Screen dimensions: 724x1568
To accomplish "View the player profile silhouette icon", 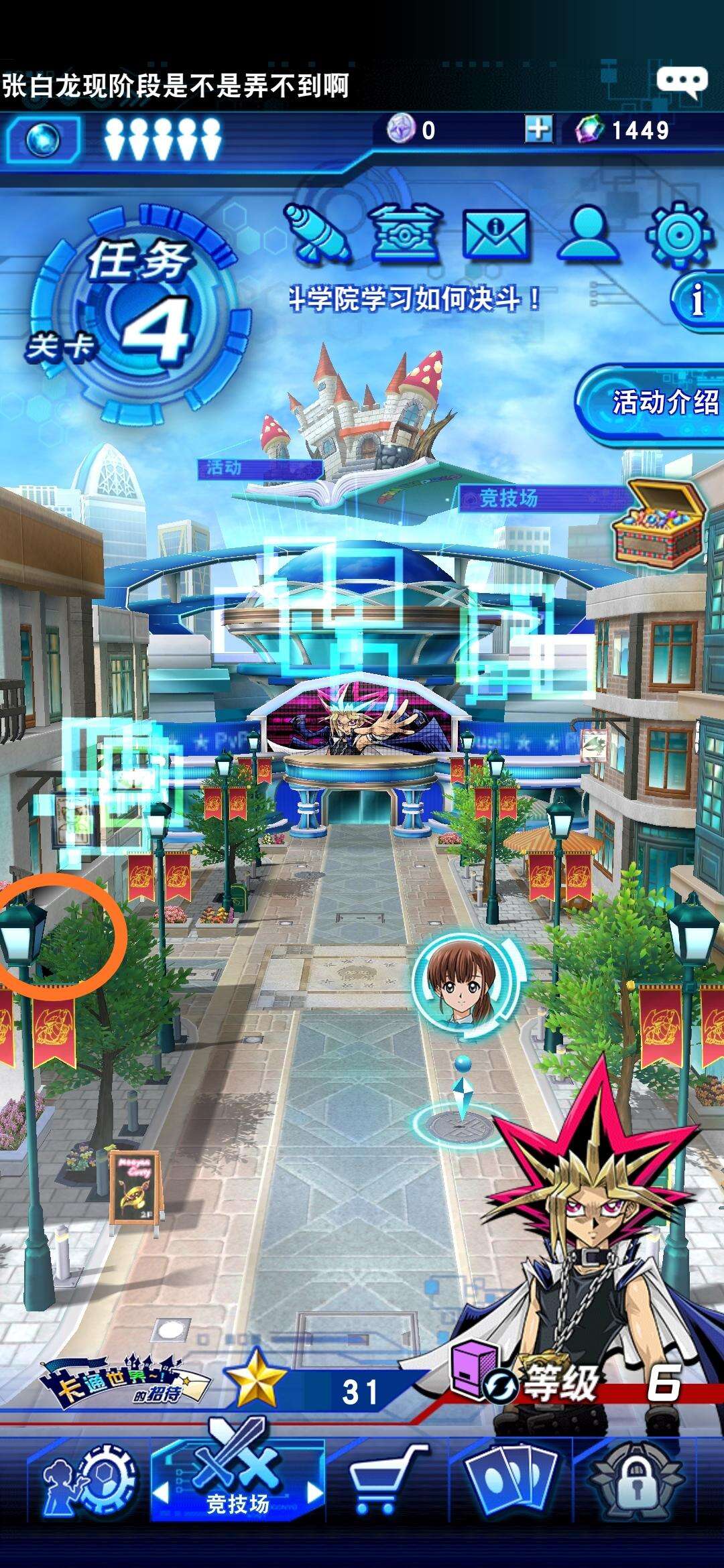I will coord(589,232).
